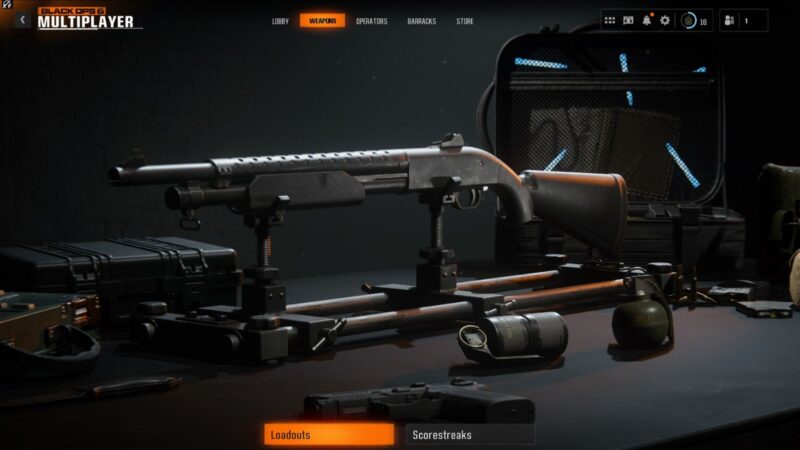Switch to the Lobby tab

pyautogui.click(x=280, y=21)
